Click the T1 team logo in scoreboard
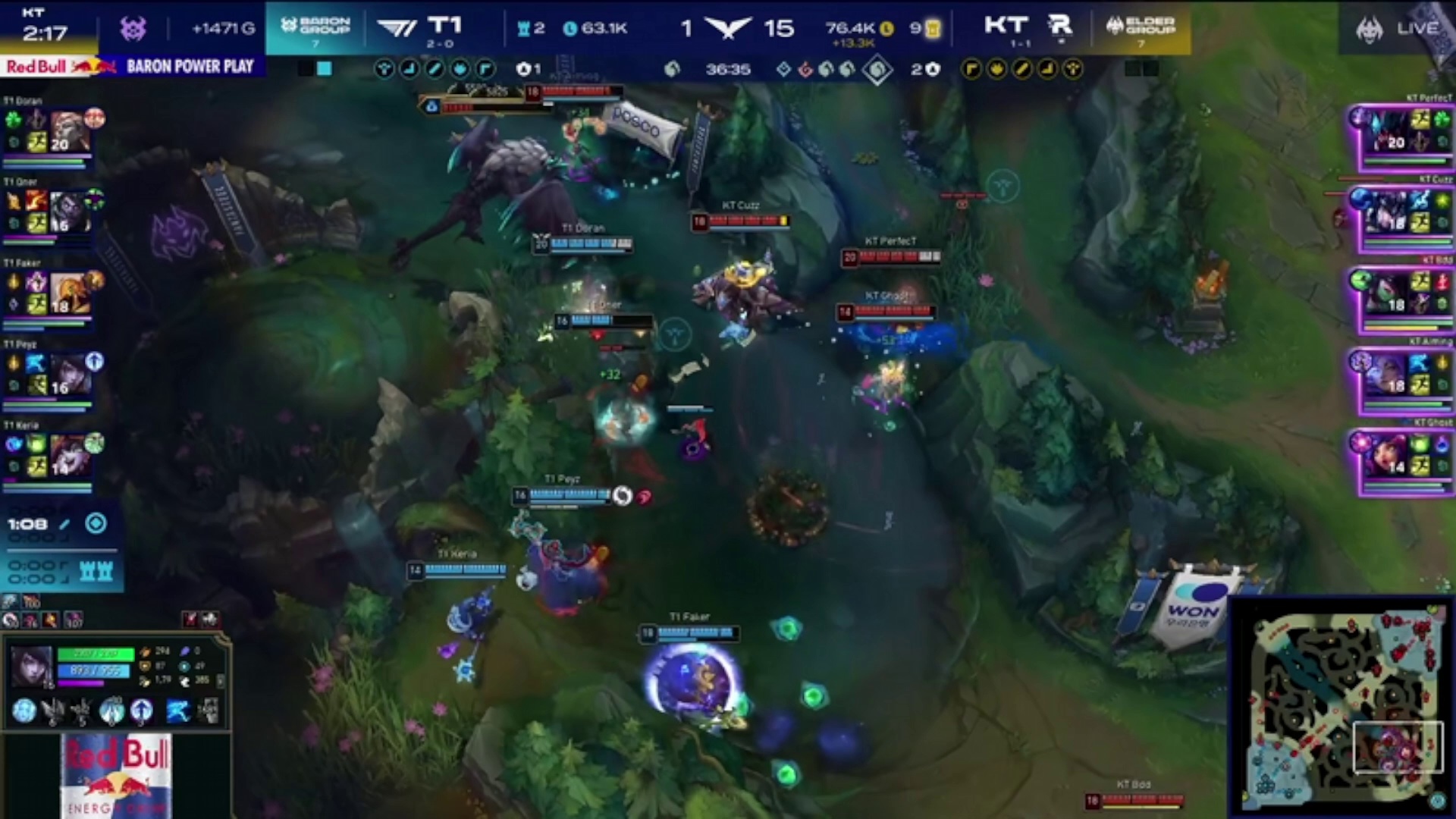The height and width of the screenshot is (819, 1456). (x=397, y=29)
